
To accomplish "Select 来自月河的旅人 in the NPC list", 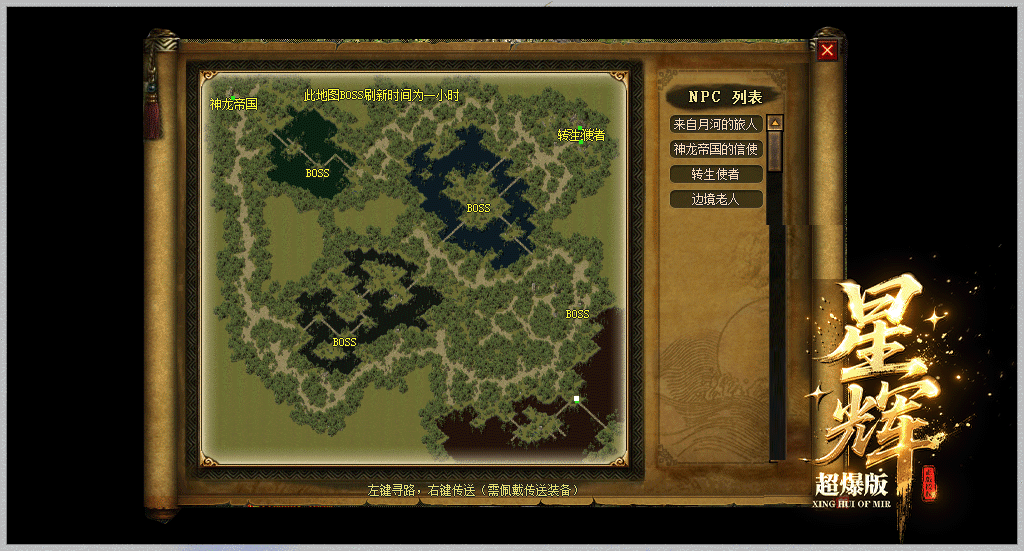I will 716,124.
